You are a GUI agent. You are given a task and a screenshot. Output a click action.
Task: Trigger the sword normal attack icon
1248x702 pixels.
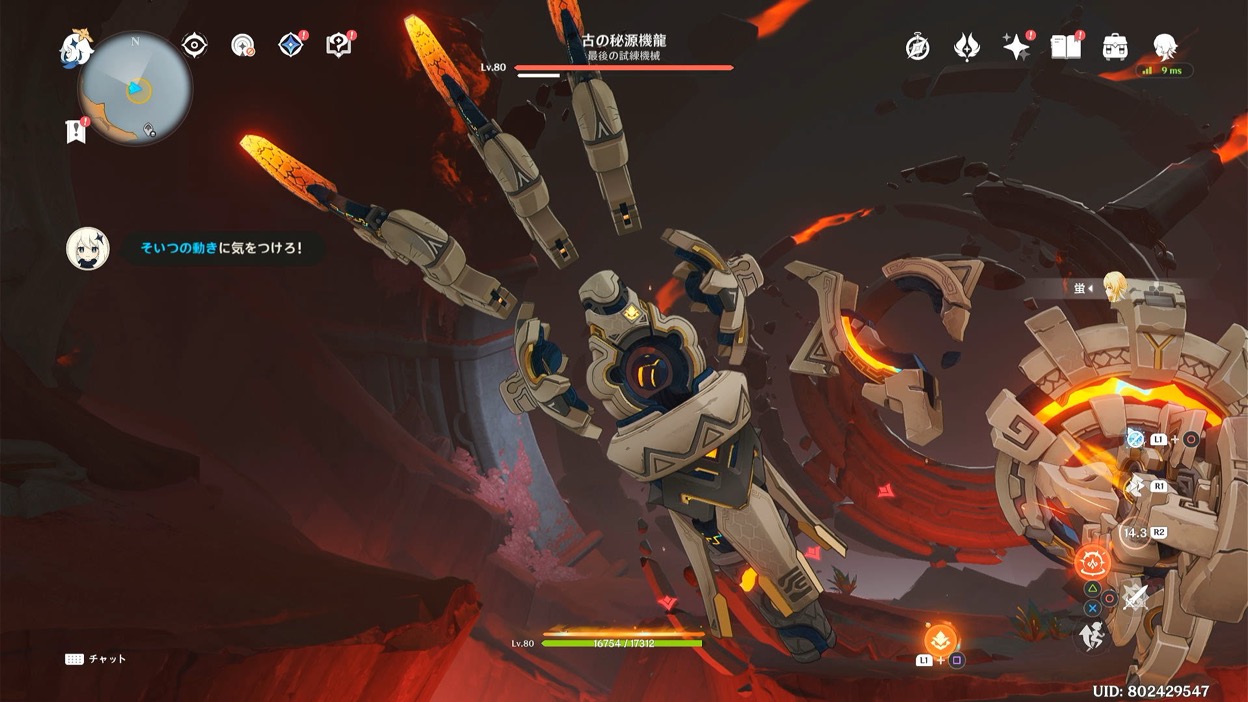(x=1134, y=598)
